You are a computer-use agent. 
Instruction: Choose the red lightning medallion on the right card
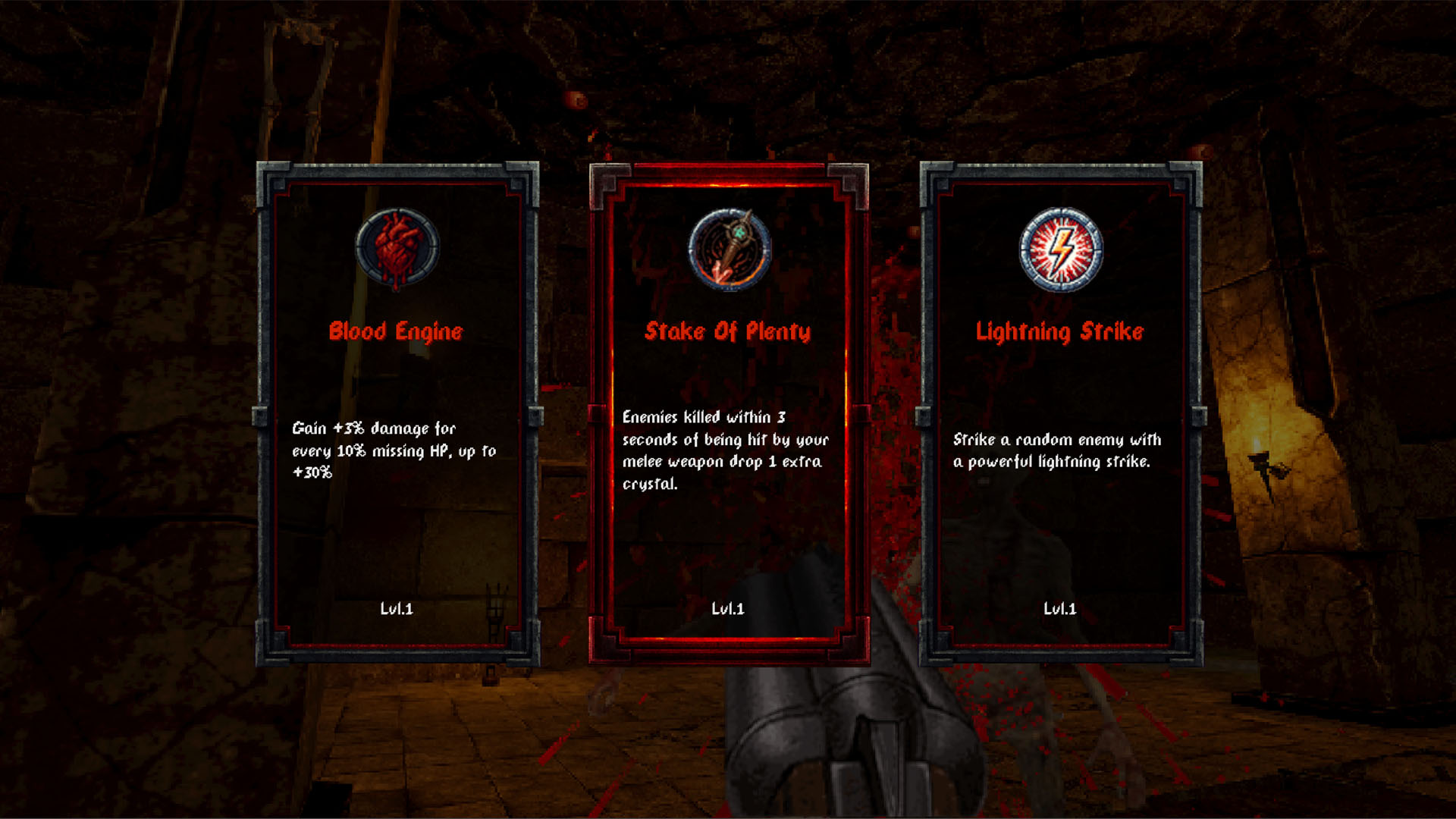point(1061,251)
